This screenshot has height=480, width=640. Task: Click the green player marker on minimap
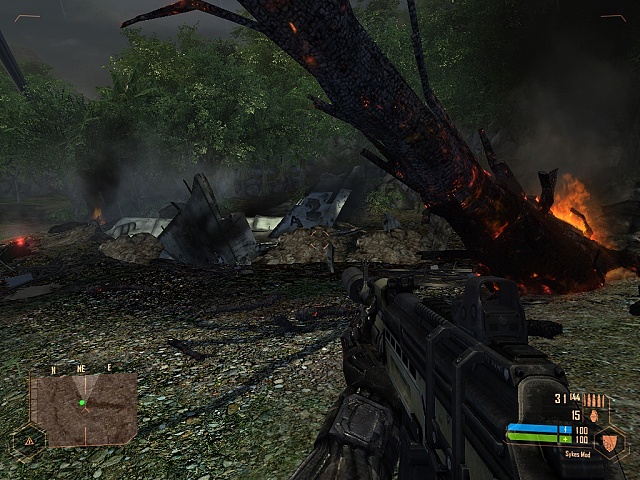point(82,403)
